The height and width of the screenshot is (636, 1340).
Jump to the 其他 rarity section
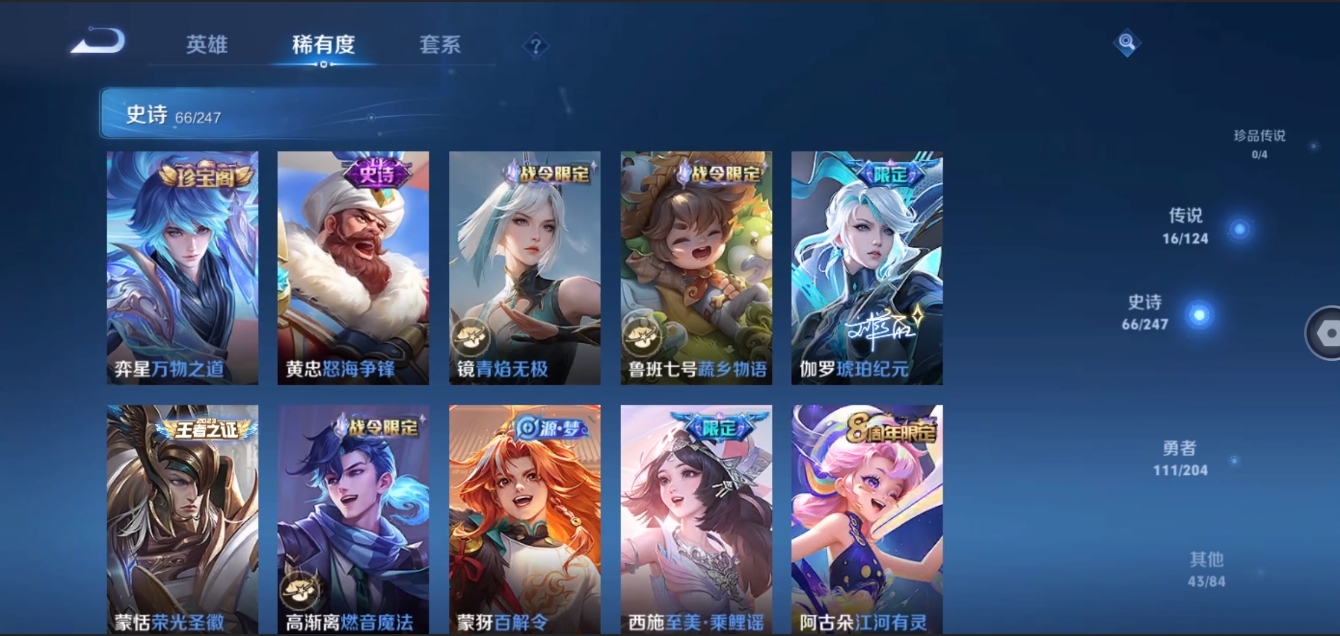click(1207, 568)
